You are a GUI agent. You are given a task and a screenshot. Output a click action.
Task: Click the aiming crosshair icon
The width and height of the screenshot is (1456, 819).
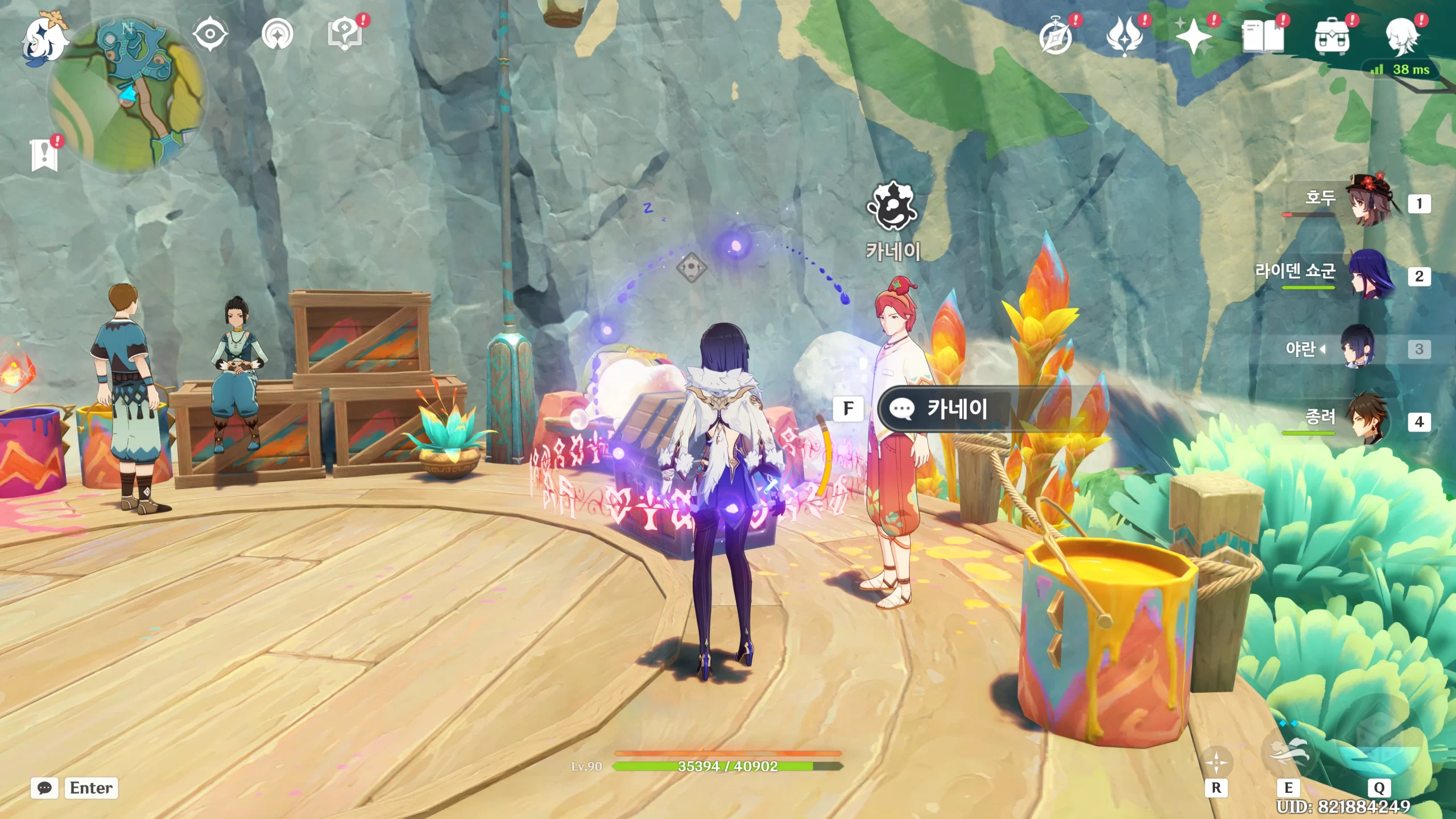pyautogui.click(x=1216, y=762)
